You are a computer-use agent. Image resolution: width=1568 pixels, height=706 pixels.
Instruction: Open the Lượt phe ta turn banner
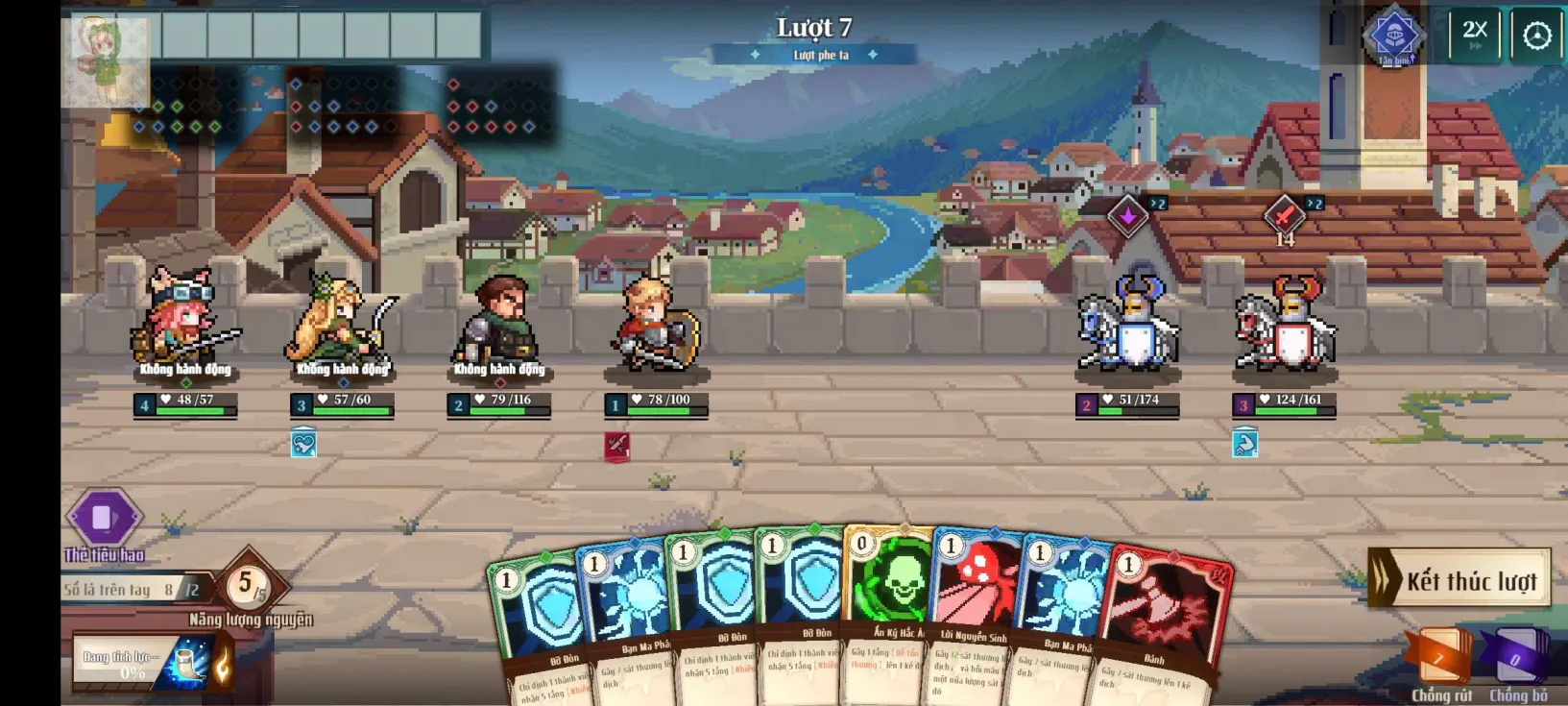tap(814, 55)
